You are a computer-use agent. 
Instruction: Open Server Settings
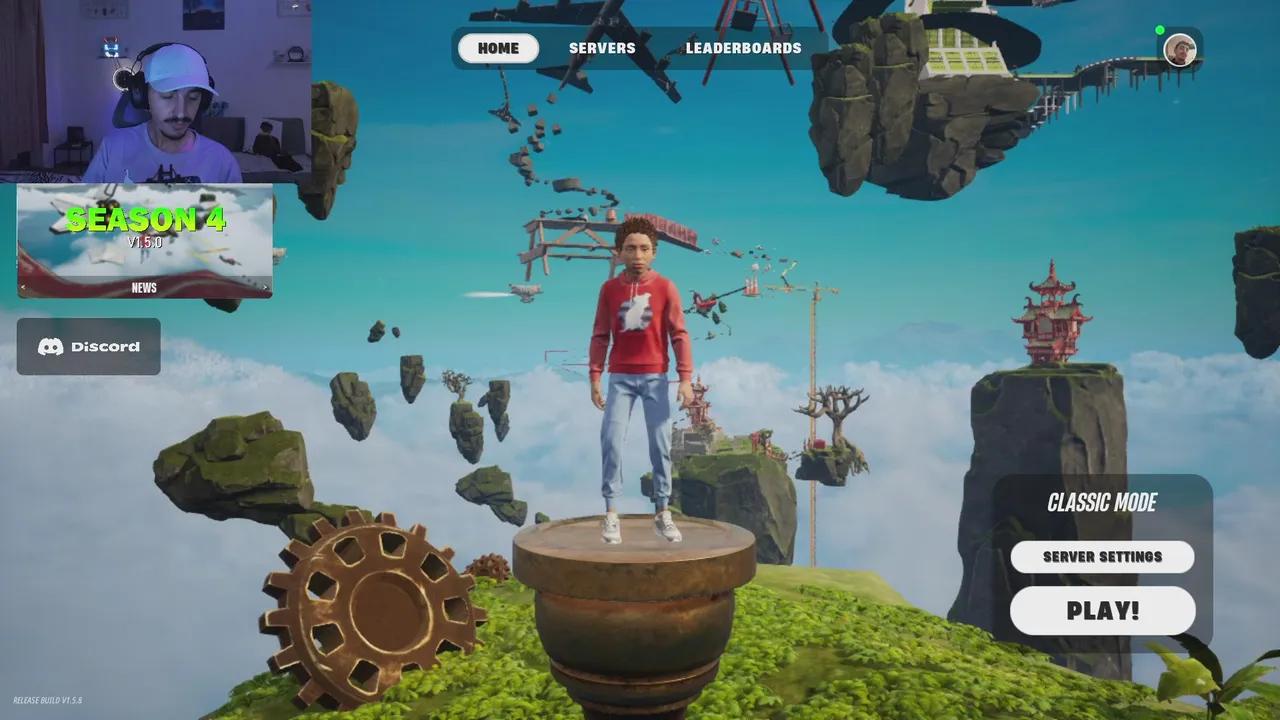click(x=1102, y=557)
